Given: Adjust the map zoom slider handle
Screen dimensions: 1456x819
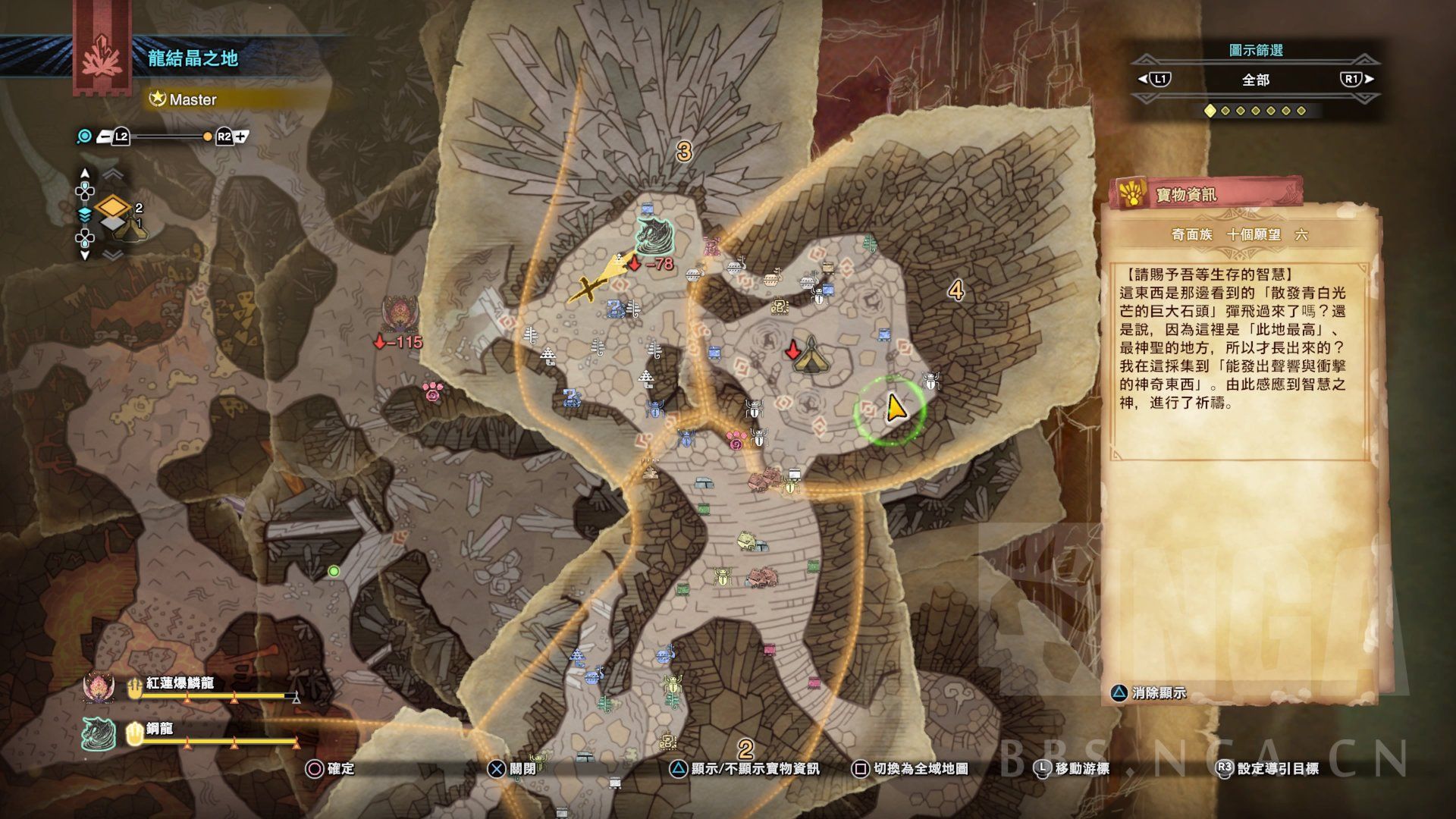Looking at the screenshot, I should pos(207,136).
